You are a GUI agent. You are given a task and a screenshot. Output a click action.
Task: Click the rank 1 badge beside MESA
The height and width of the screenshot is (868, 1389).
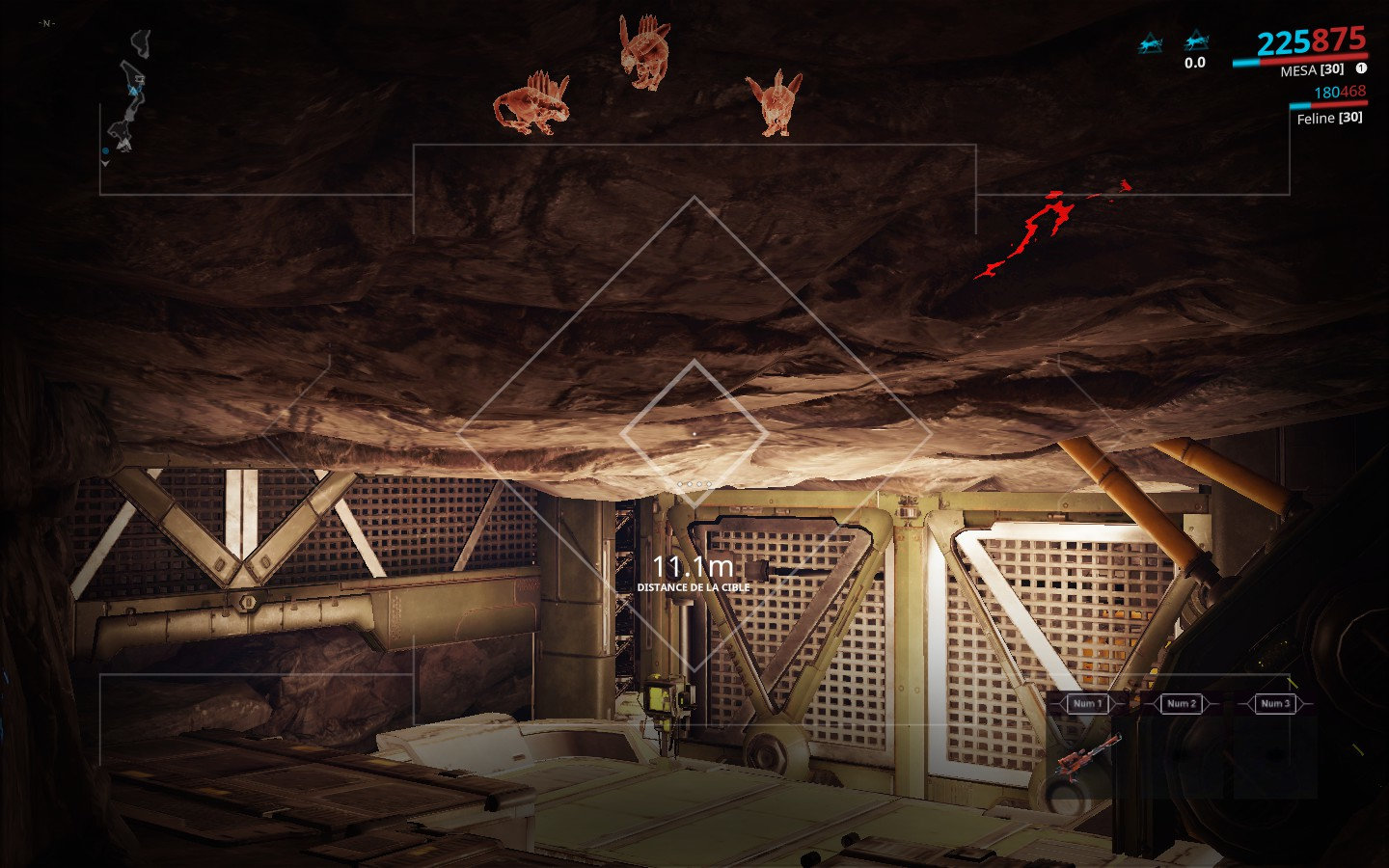[x=1360, y=69]
